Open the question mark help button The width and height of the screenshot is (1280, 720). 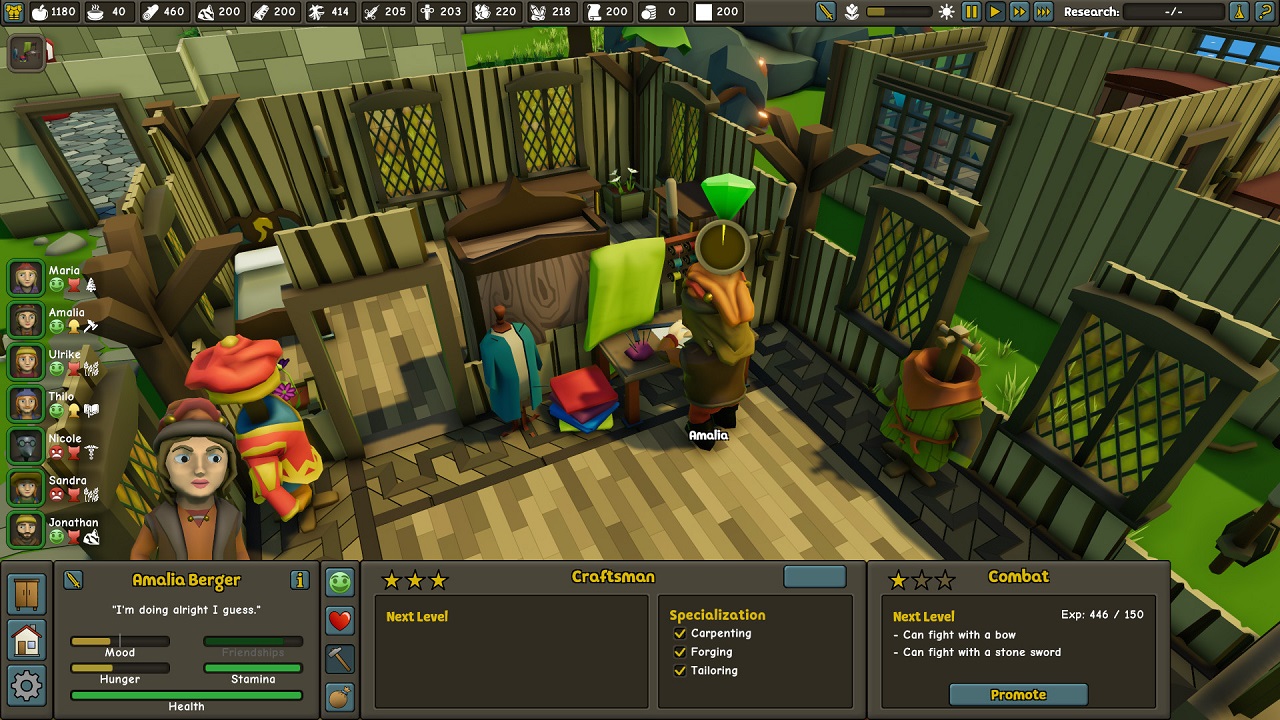1265,12
